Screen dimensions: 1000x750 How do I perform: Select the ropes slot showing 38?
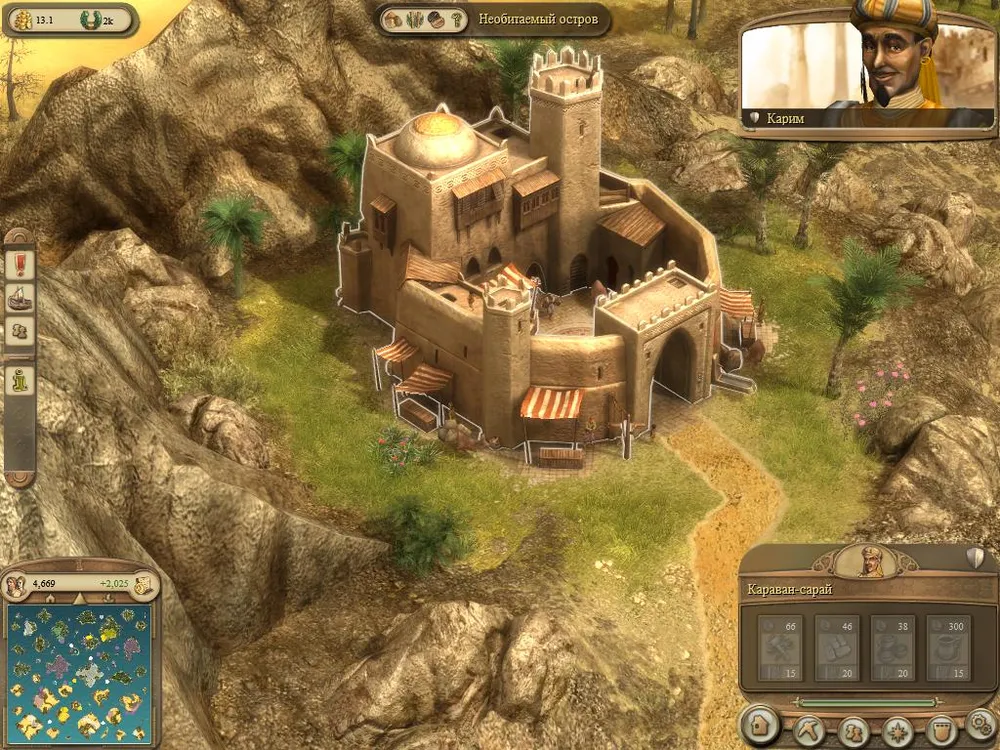(x=893, y=647)
